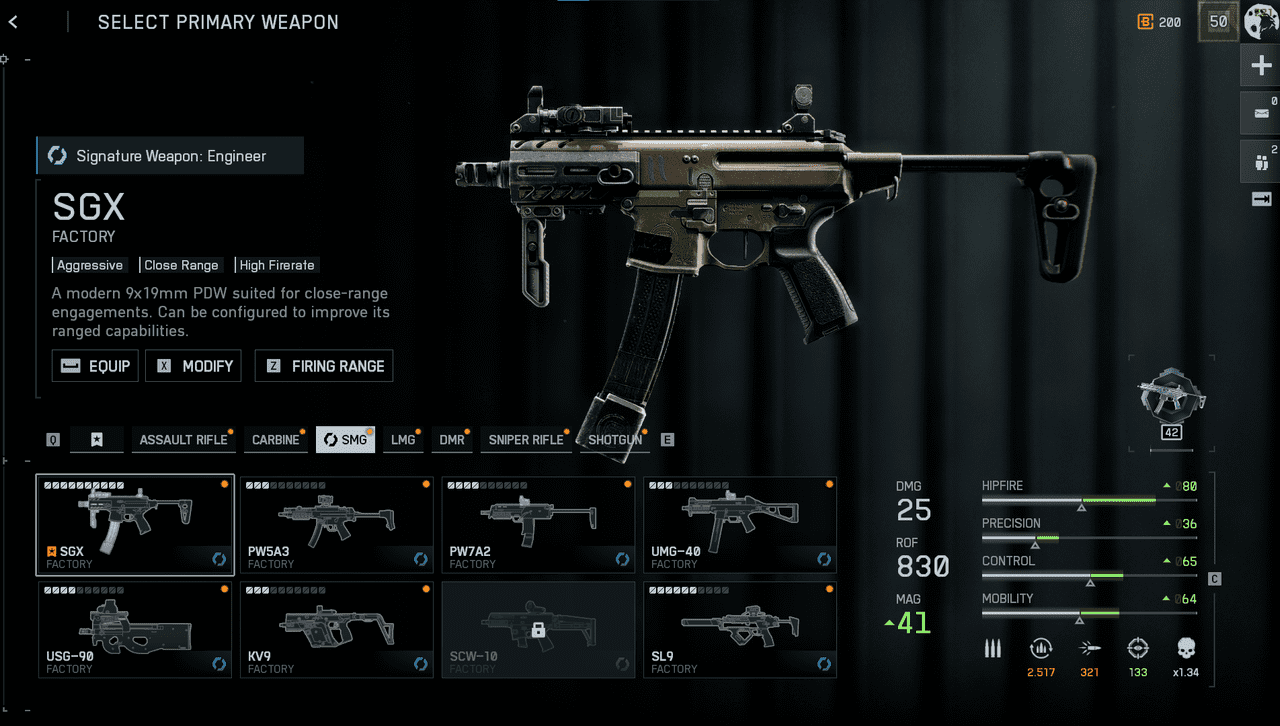This screenshot has width=1280, height=726.
Task: Select the USG-90 weapon tile
Action: tap(135, 630)
